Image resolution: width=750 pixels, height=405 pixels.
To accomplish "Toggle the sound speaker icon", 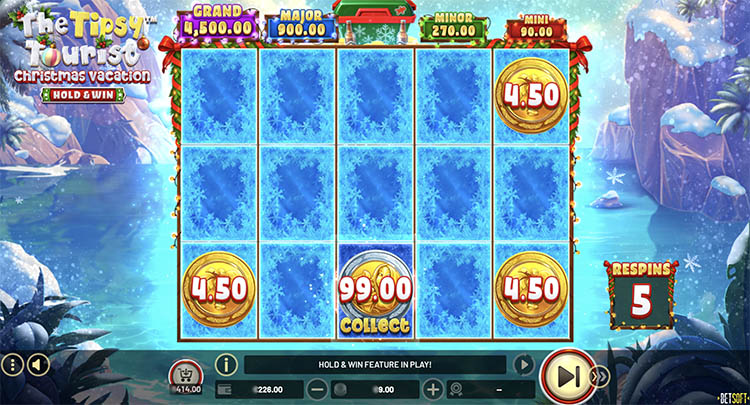I will click(x=35, y=364).
